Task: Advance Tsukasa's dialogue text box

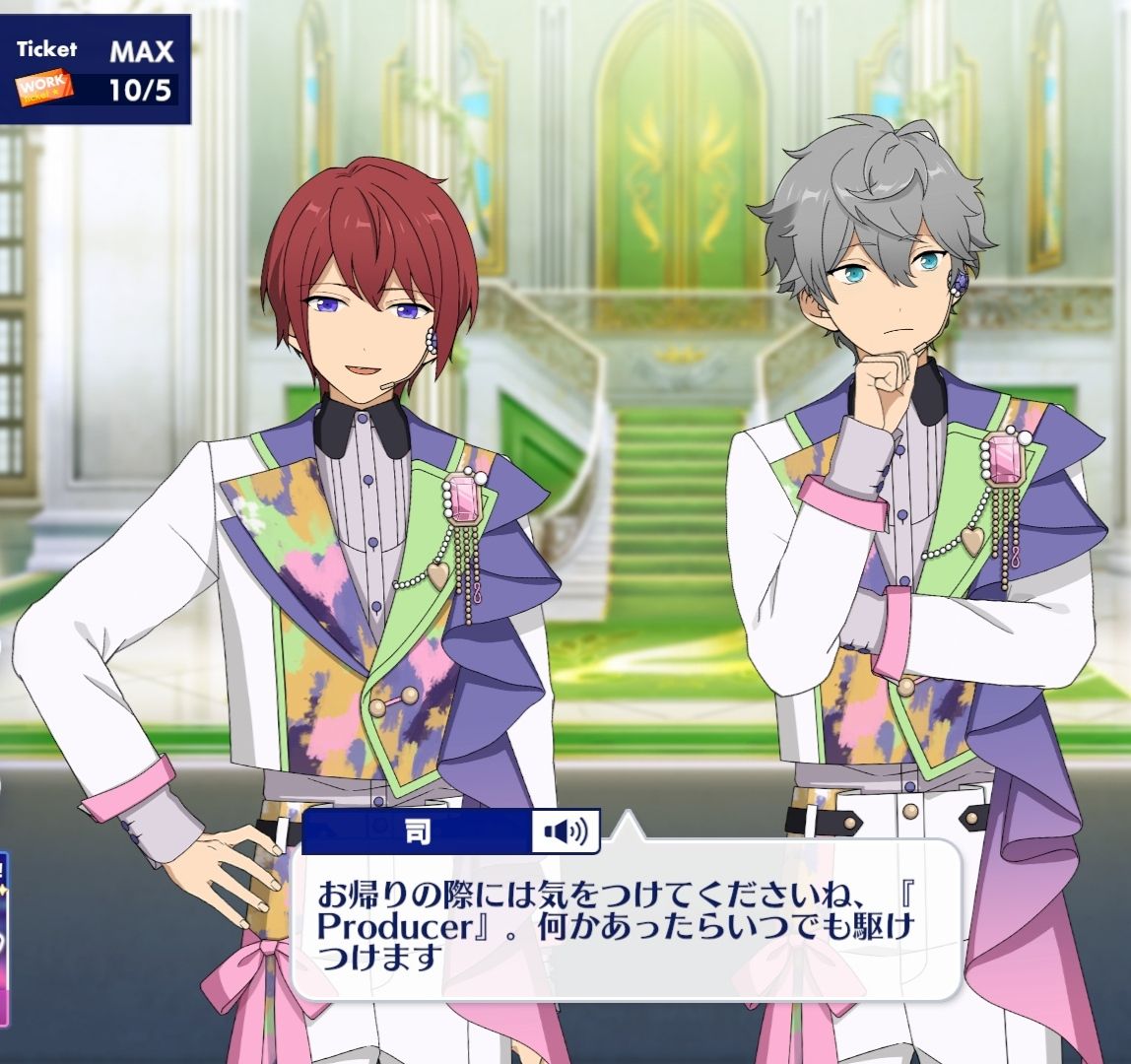Action: [625, 926]
